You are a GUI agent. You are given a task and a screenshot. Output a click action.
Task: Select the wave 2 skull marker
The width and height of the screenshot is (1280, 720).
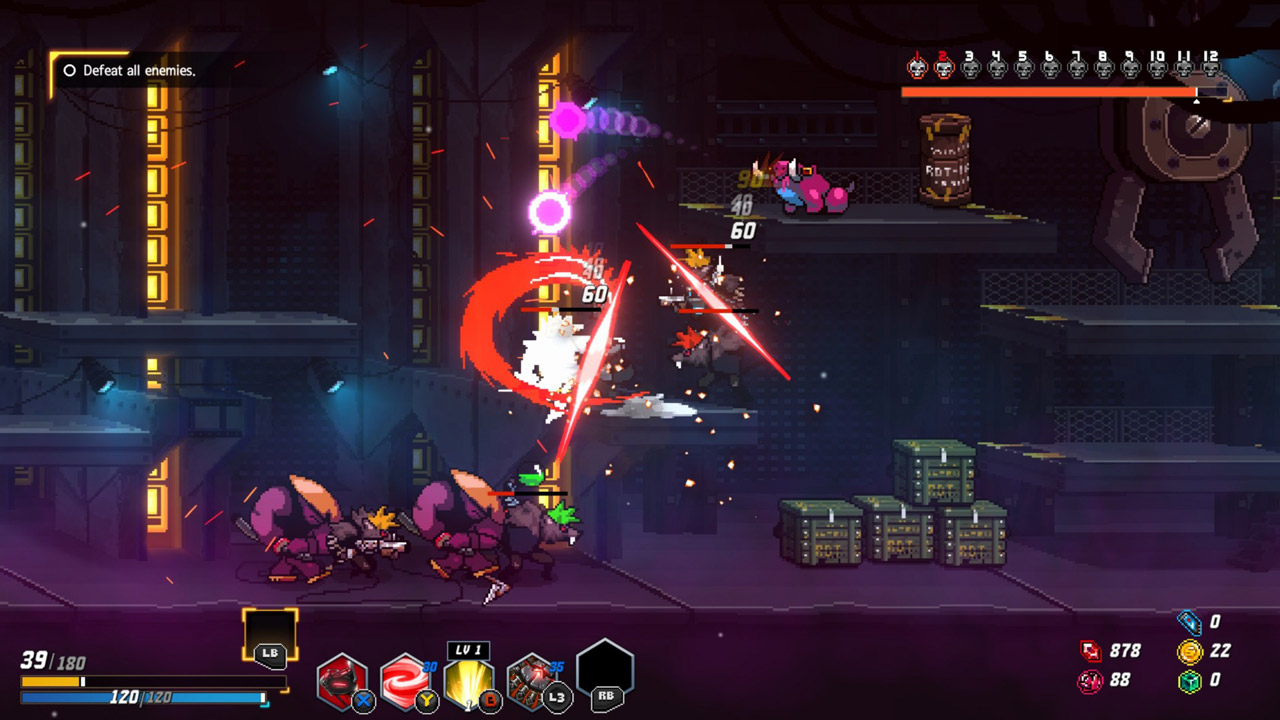pos(943,67)
